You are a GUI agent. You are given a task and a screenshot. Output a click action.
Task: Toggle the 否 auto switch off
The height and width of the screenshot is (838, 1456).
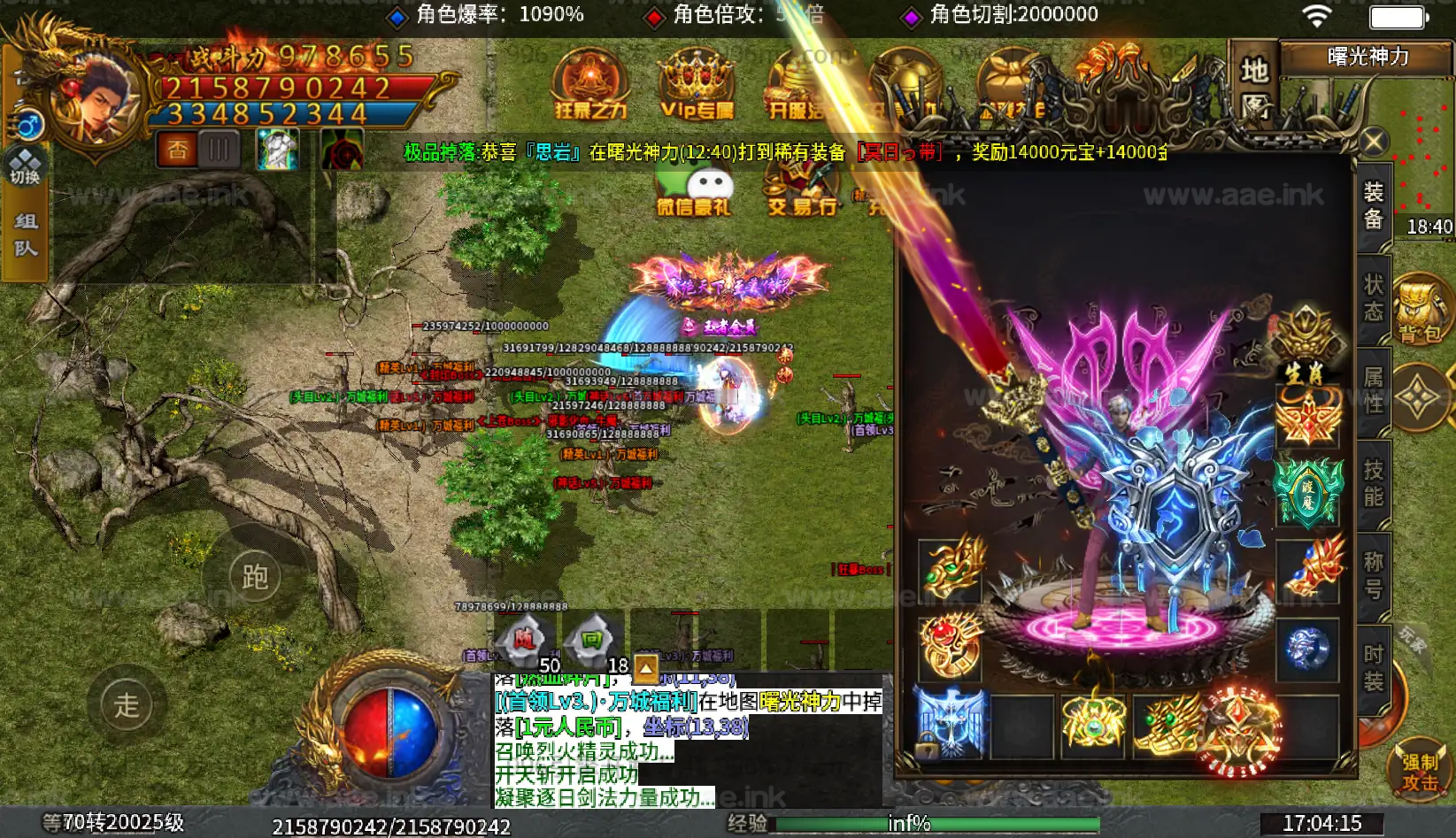point(176,149)
